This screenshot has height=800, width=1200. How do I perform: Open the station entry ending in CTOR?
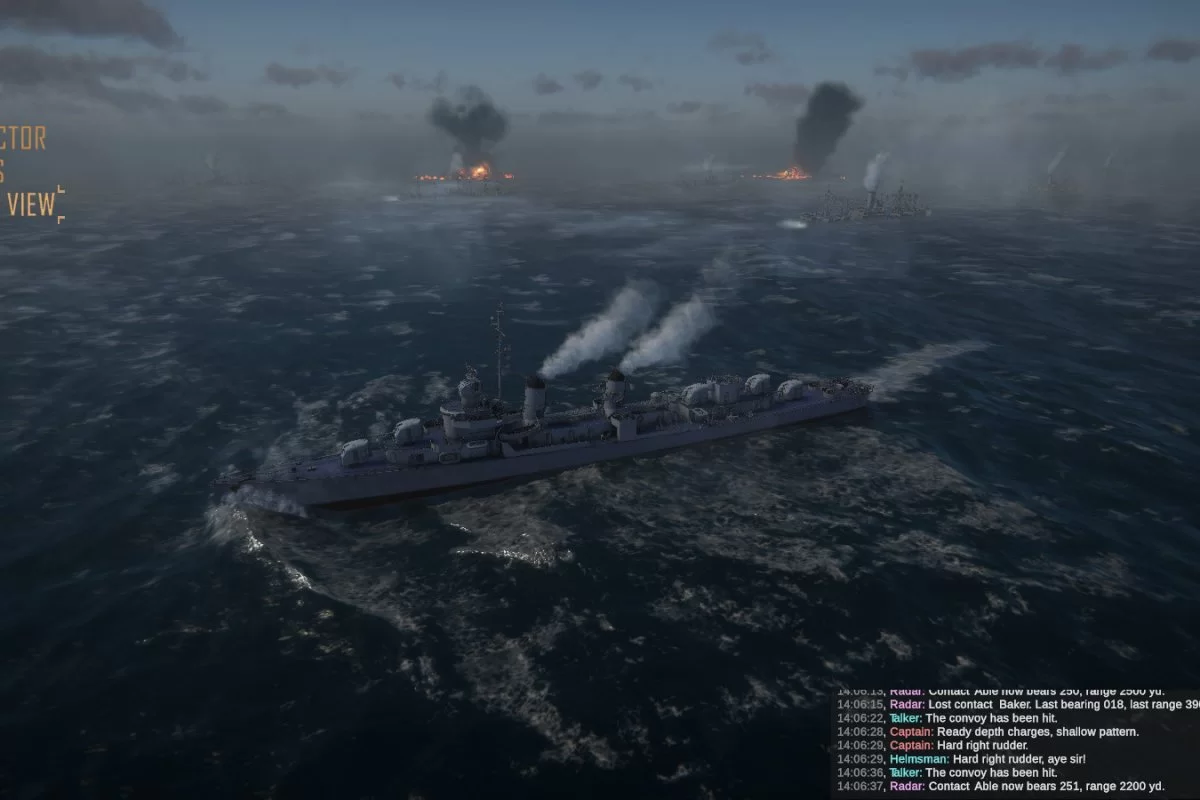(23, 138)
